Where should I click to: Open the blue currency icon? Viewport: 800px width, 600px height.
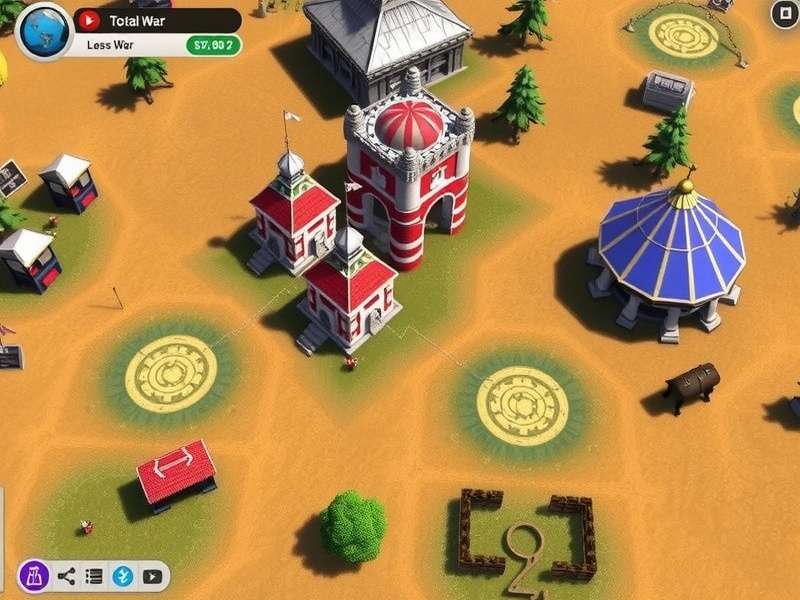(123, 576)
